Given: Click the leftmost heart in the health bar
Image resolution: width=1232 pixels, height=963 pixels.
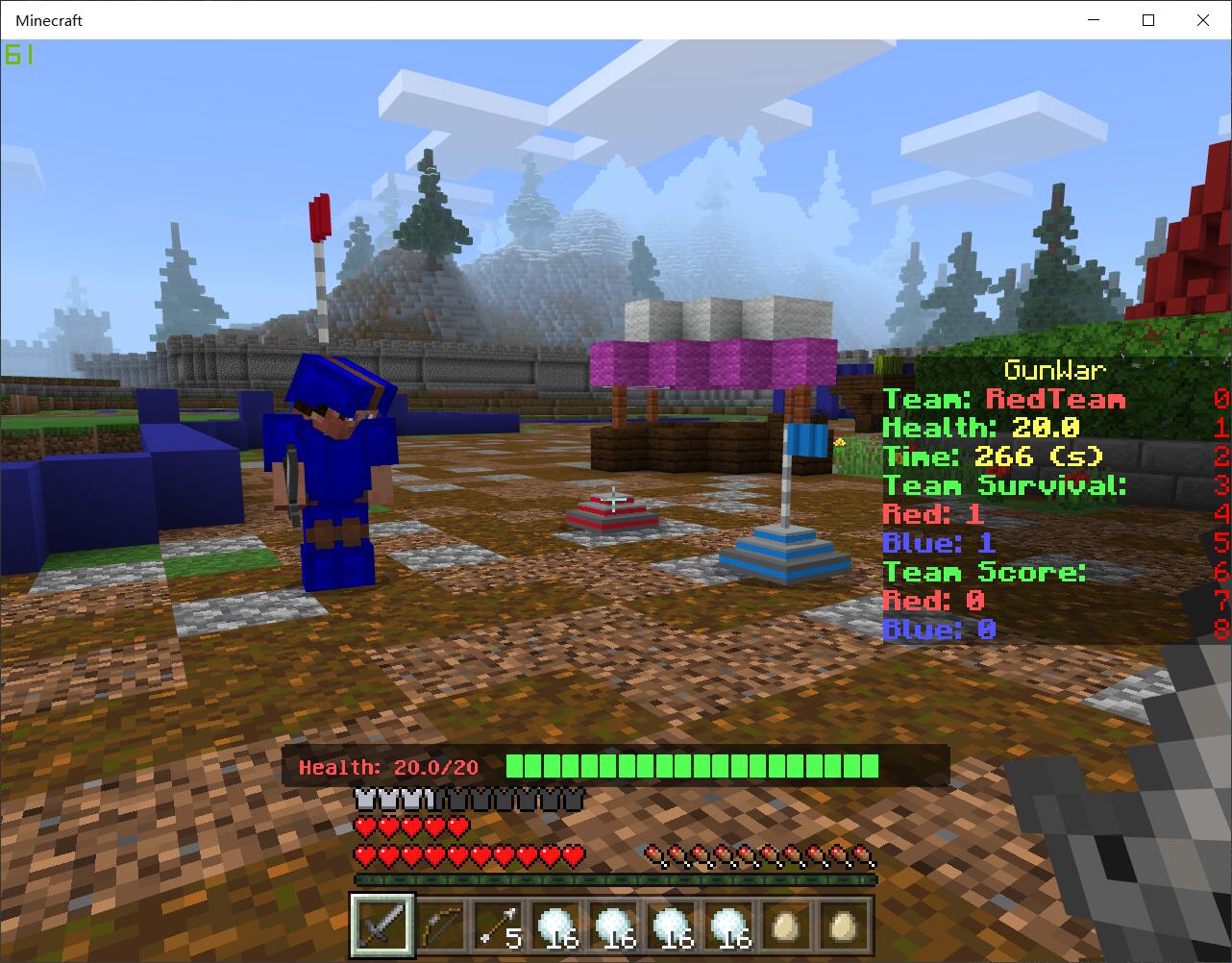Looking at the screenshot, I should [x=362, y=853].
